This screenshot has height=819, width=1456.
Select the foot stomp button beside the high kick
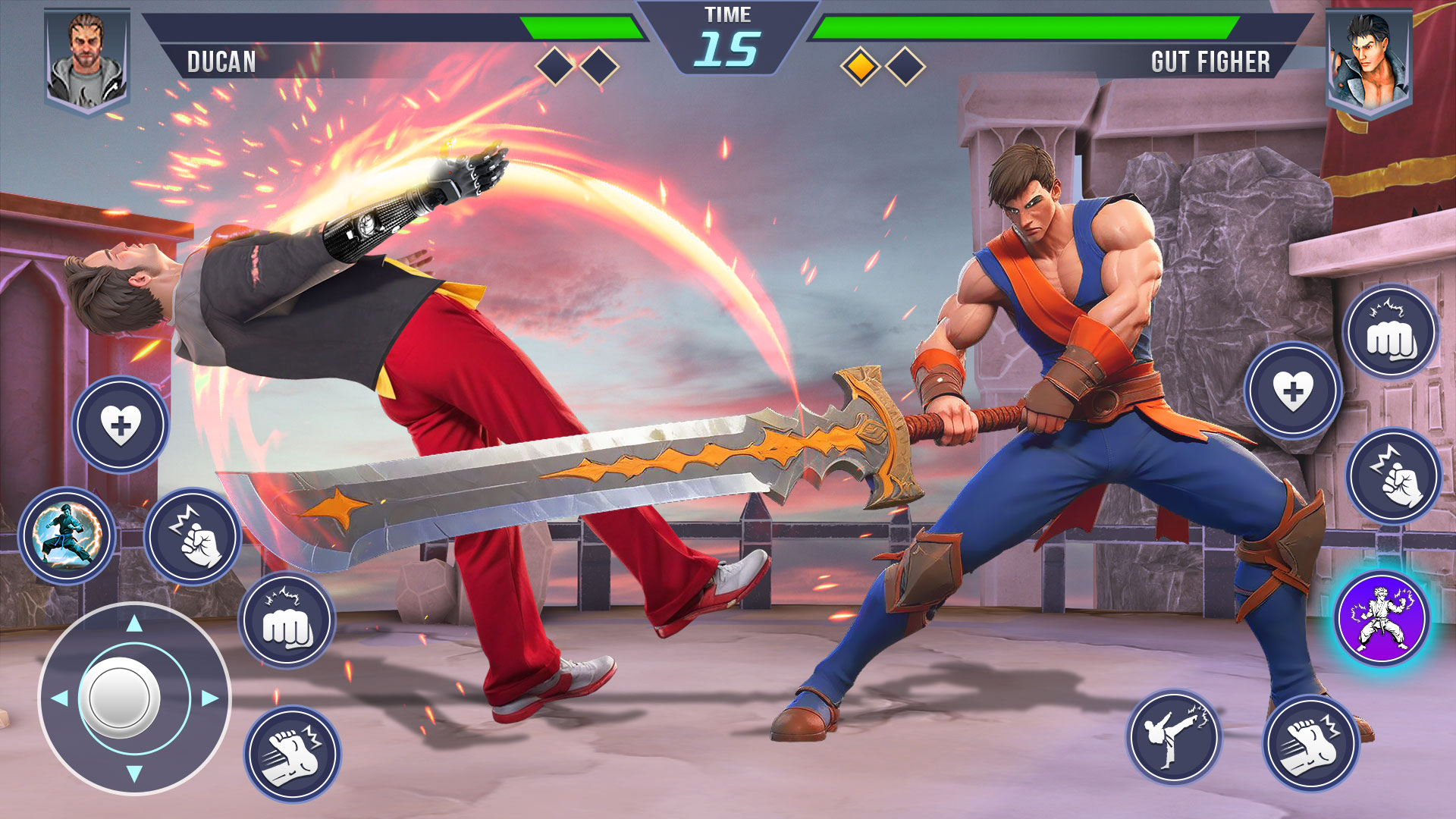[x=1310, y=743]
